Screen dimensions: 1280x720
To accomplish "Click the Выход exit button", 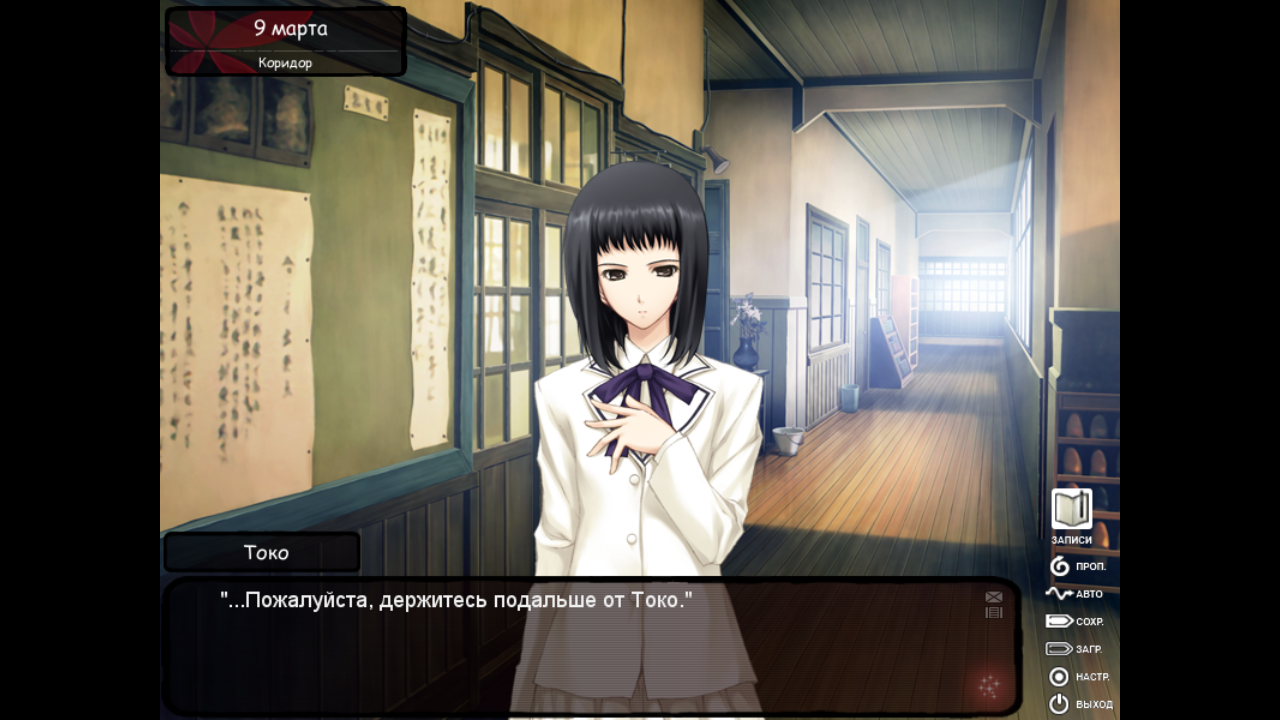I will point(1079,704).
